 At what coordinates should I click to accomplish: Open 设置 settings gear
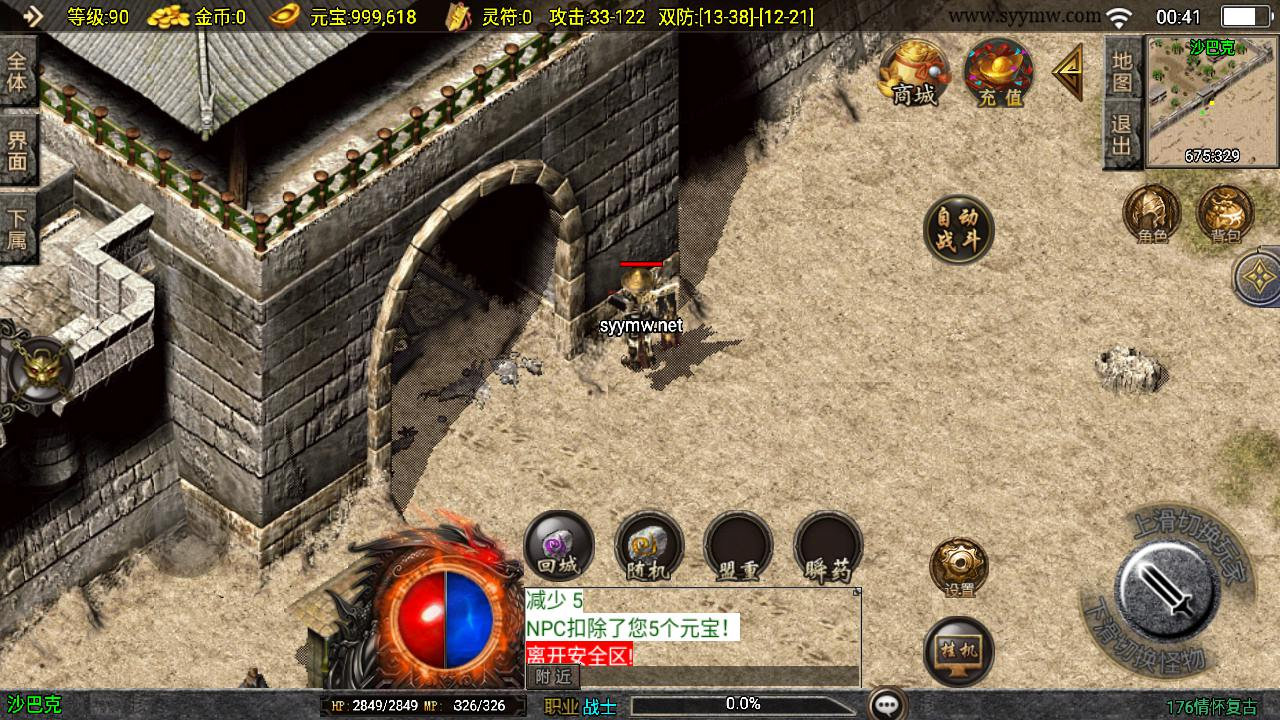(959, 567)
